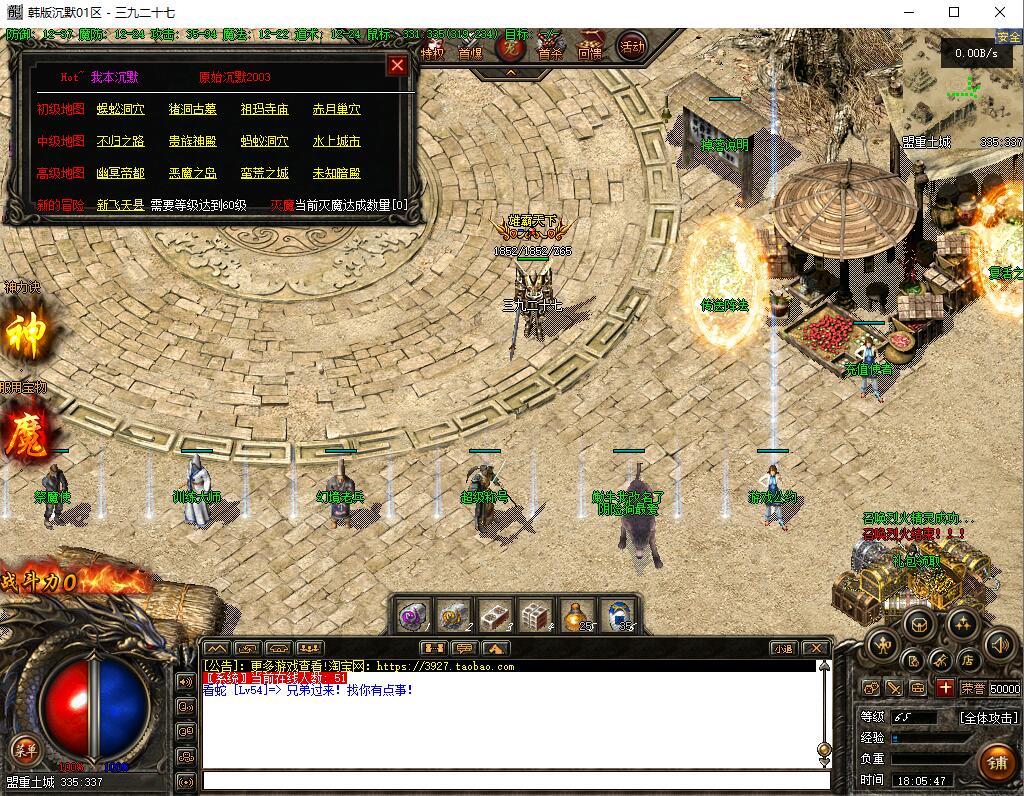Viewport: 1024px width, 796px height.
Task: Close the map teleport panel
Action: [x=397, y=66]
